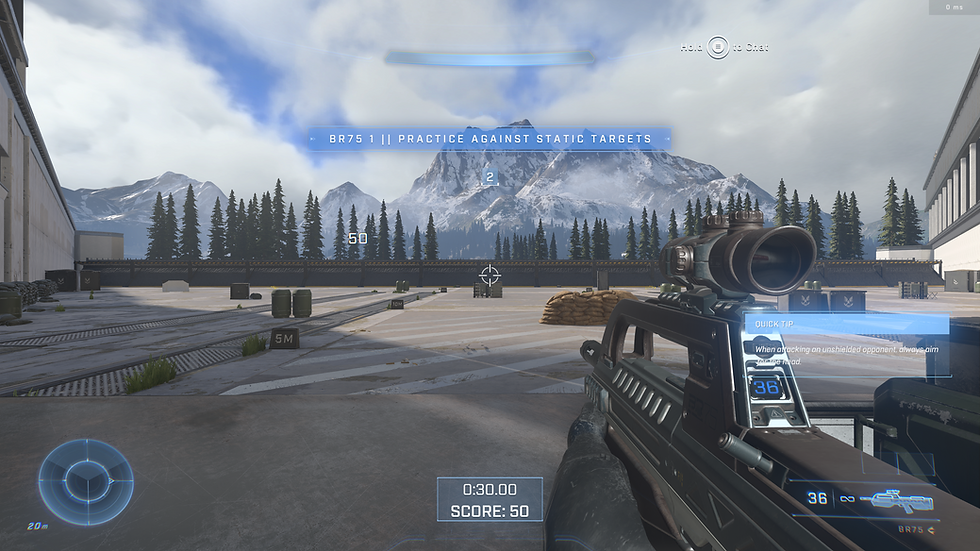Click the Quick Tip panel
Image resolution: width=980 pixels, height=551 pixels.
tap(846, 340)
